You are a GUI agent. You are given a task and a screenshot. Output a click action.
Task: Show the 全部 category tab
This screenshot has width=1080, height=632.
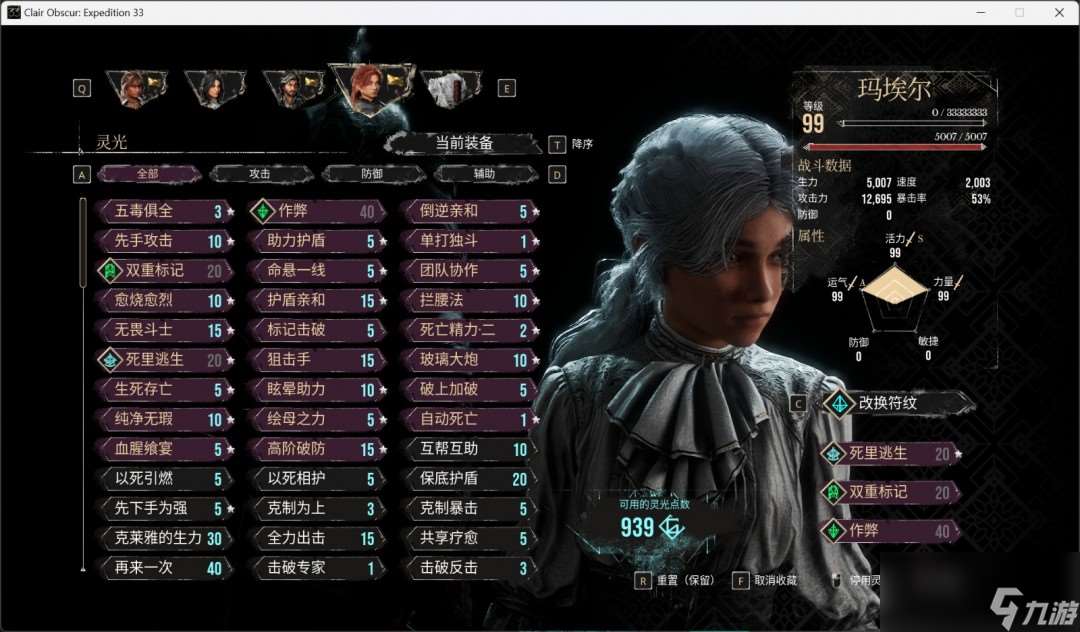pos(148,174)
